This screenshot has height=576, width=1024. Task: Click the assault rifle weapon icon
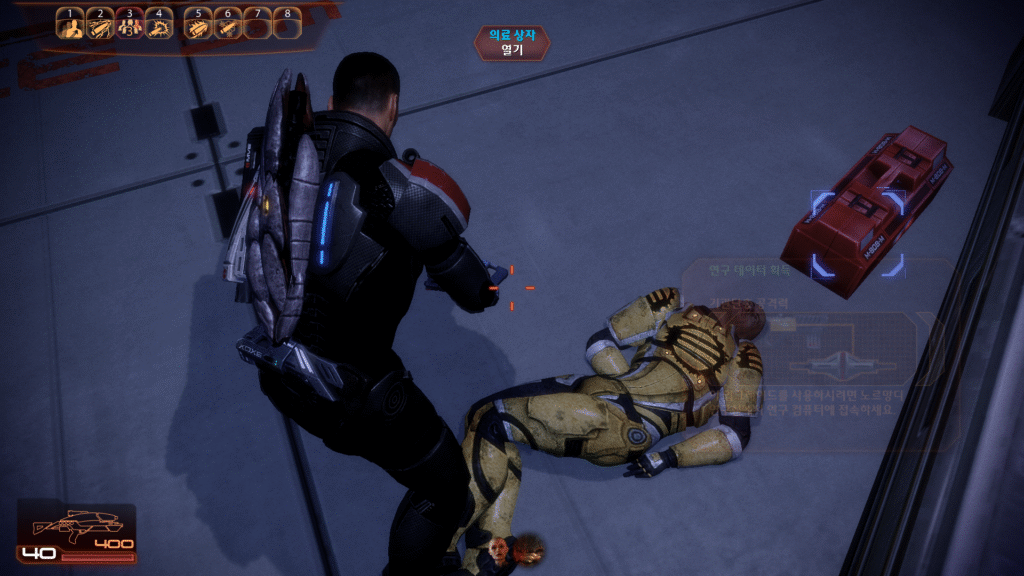77,524
